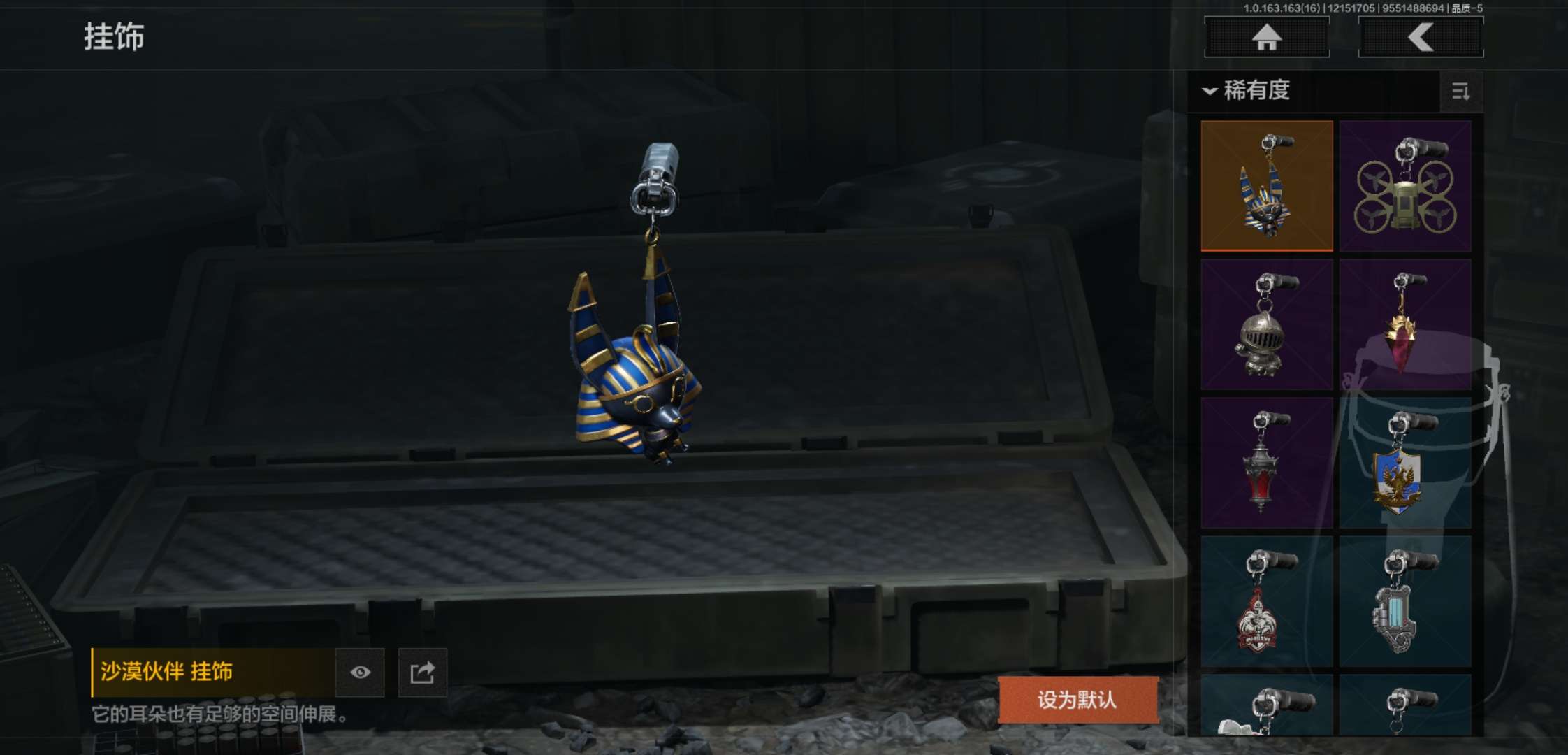The height and width of the screenshot is (755, 1568).
Task: Toggle the eye preview icon
Action: pyautogui.click(x=360, y=673)
